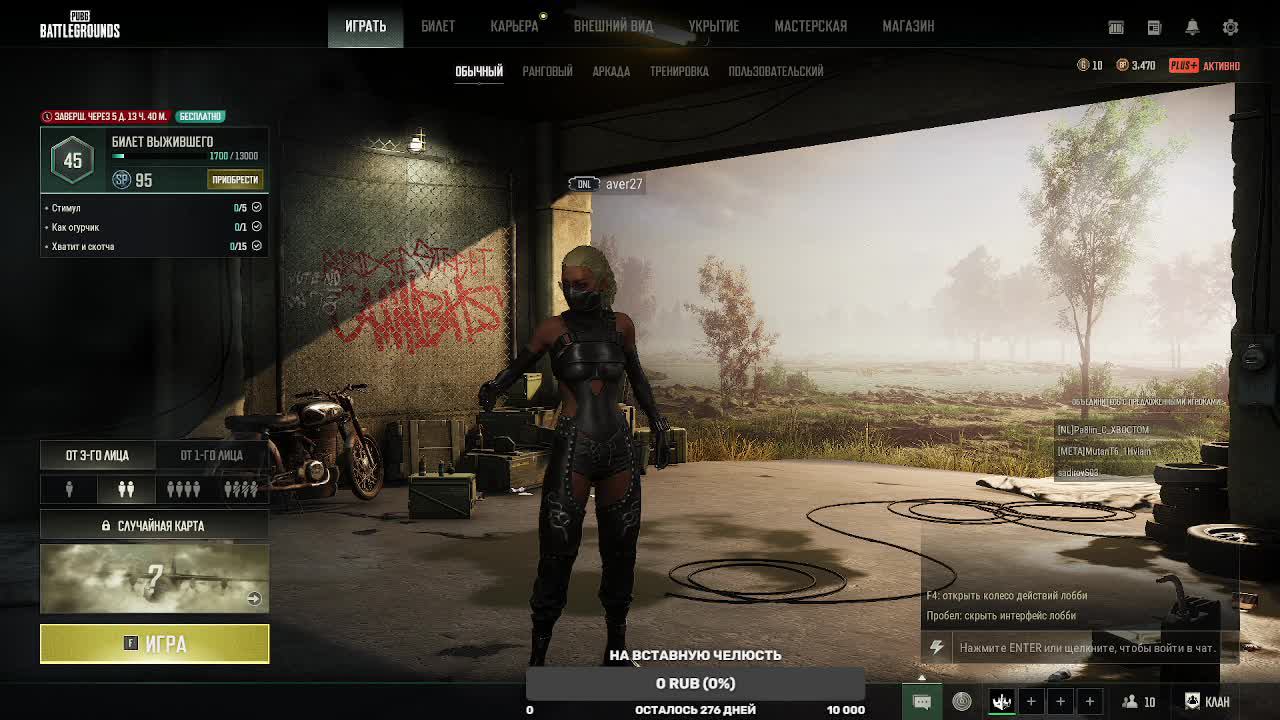Open the СЛУЧАЙНАЯ КАРТА selector
Viewport: 1280px width, 720px height.
click(x=154, y=524)
